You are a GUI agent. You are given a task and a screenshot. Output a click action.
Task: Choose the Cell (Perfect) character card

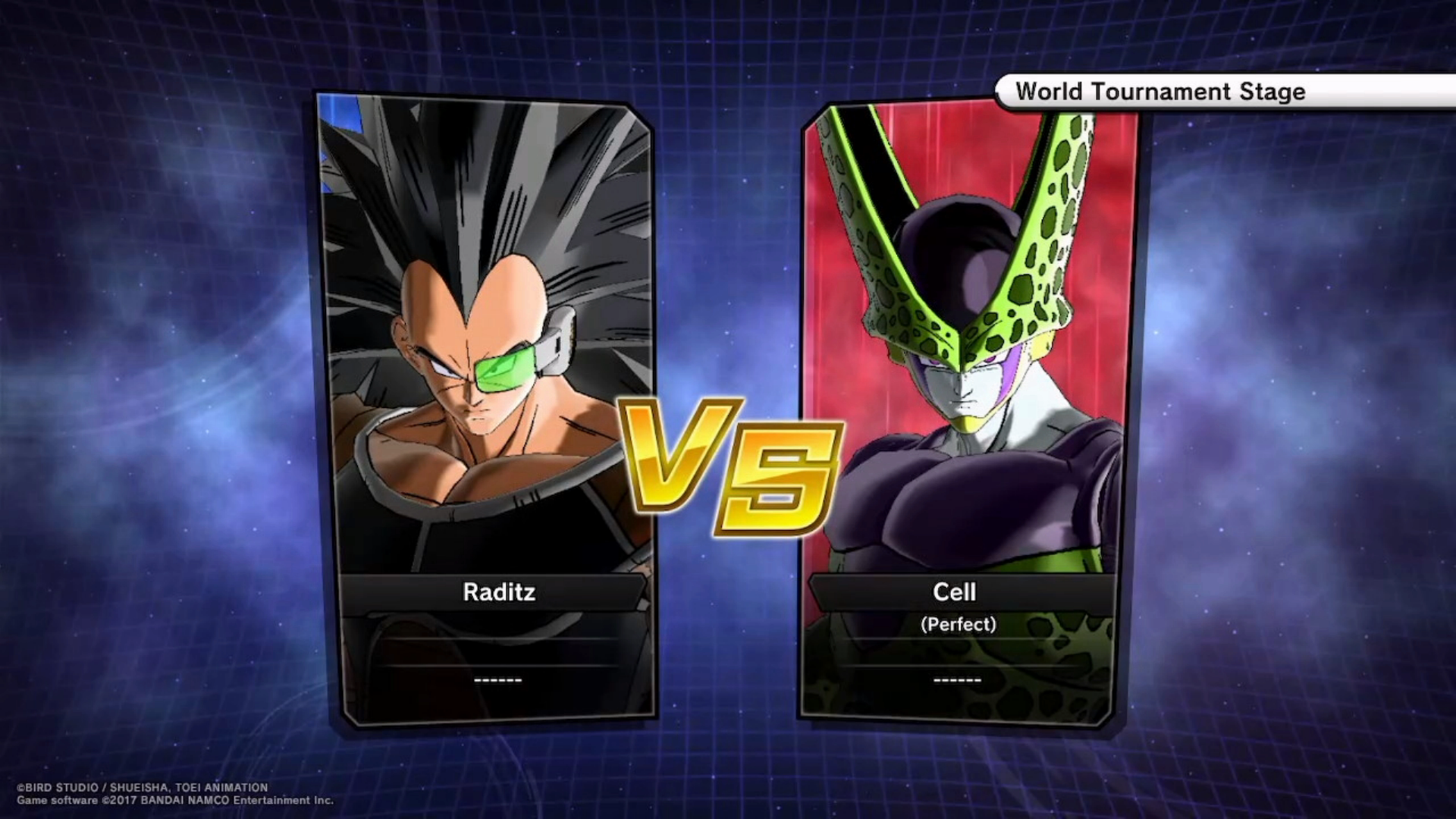(971, 409)
